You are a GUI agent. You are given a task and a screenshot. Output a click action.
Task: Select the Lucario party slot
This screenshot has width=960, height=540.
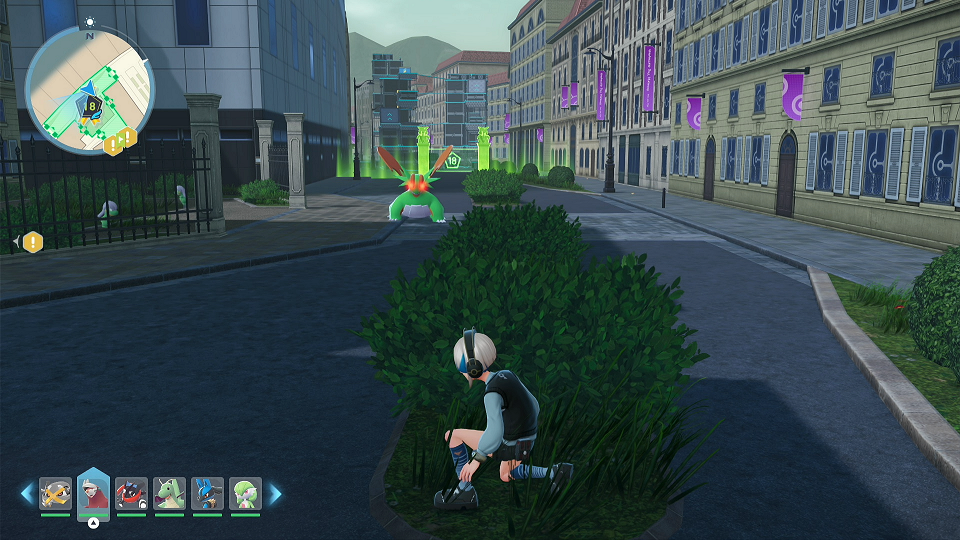click(207, 493)
